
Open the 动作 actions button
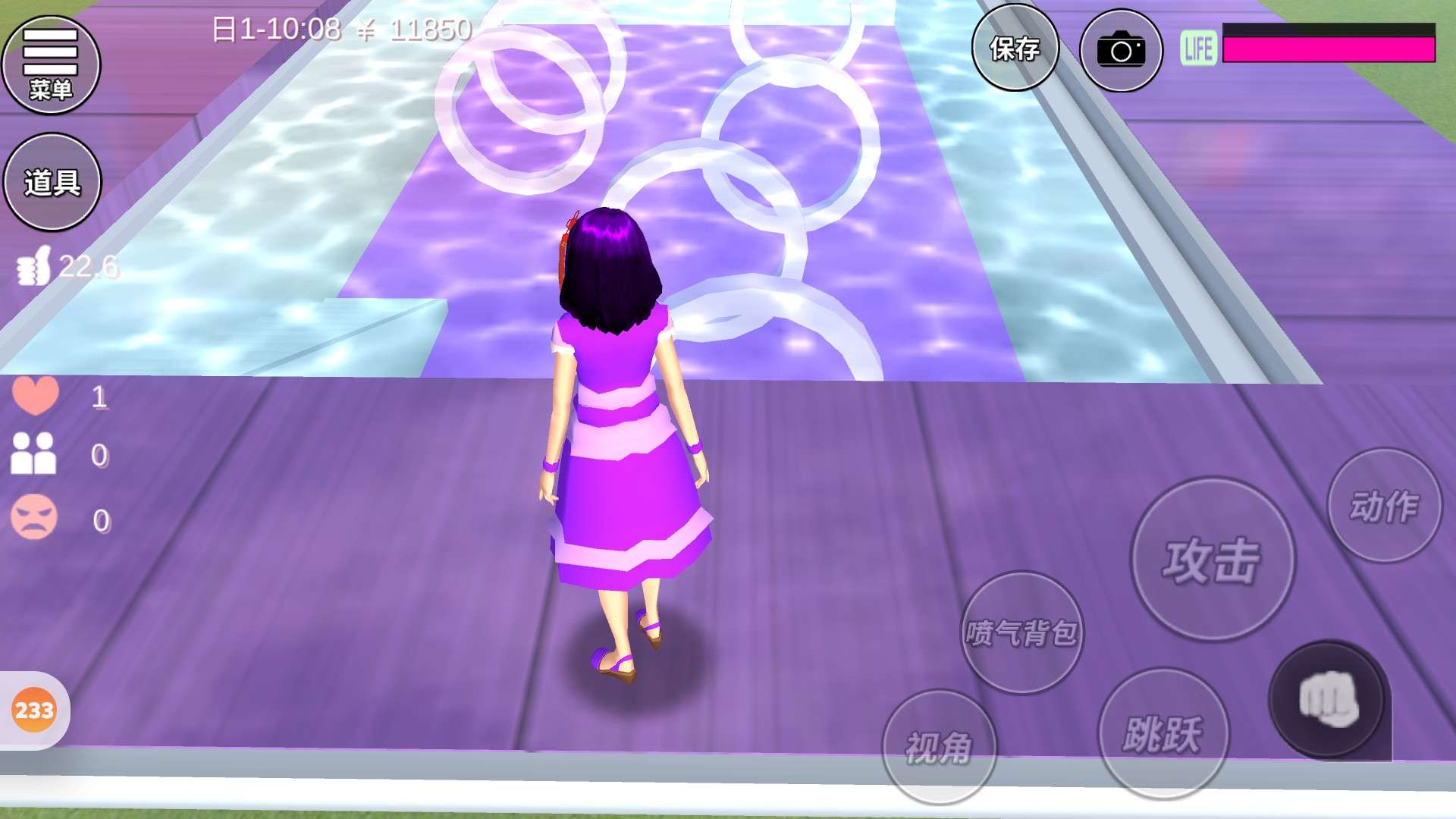[x=1384, y=506]
